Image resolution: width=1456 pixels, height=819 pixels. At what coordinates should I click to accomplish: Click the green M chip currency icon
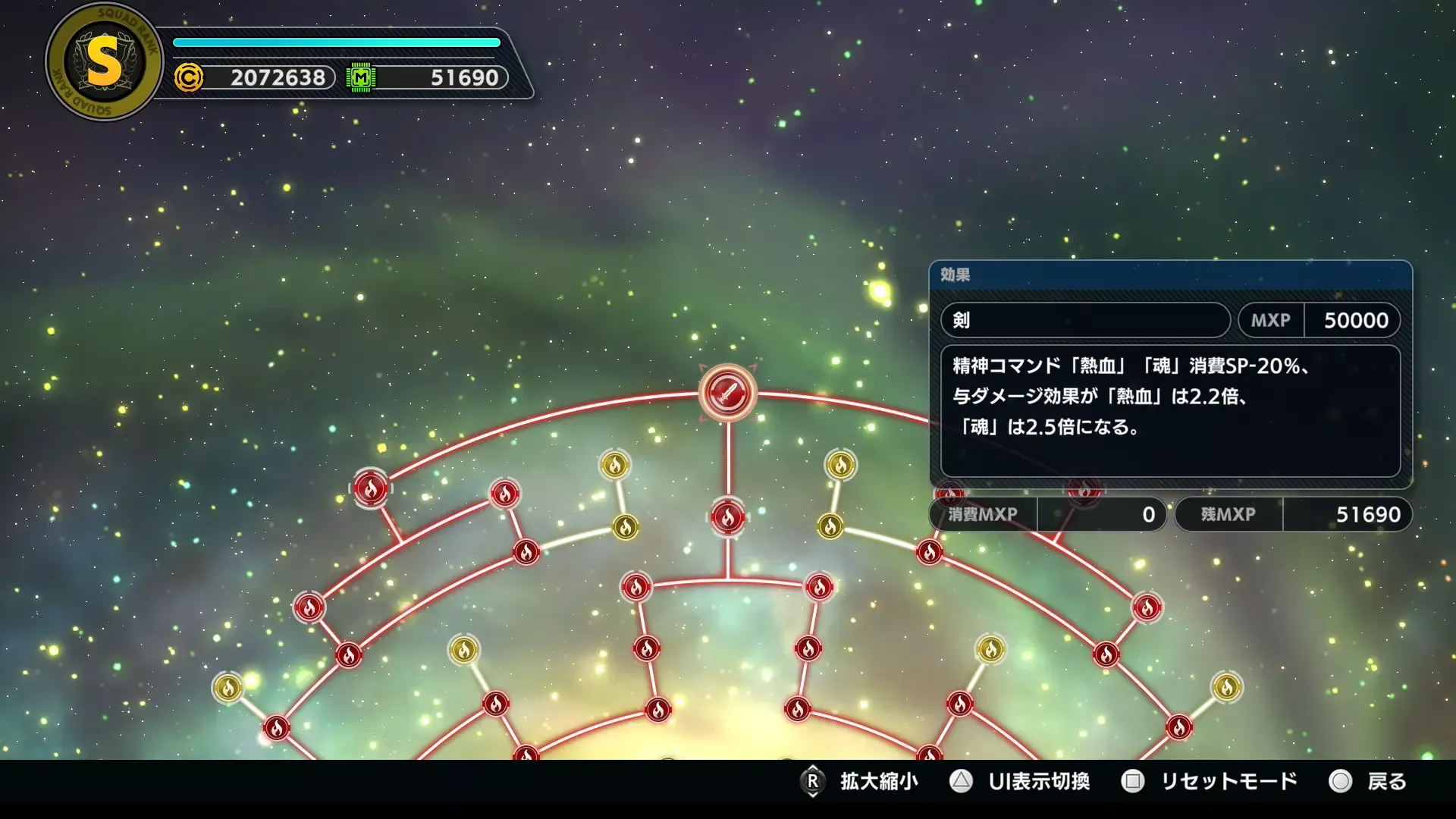click(362, 77)
